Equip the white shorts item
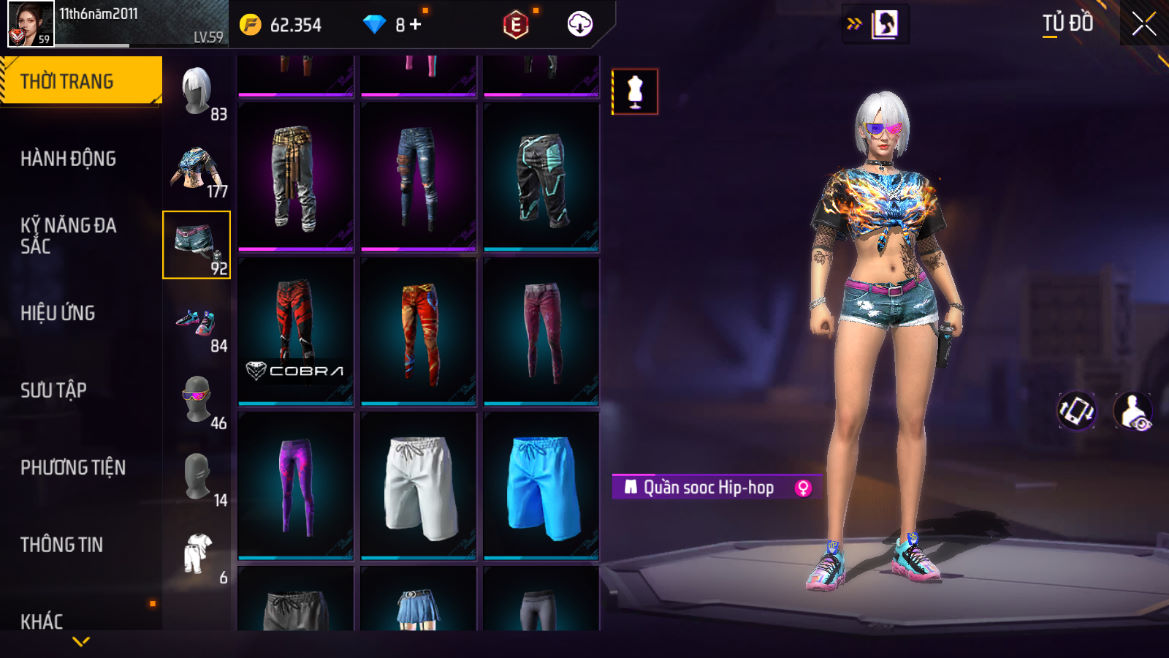This screenshot has width=1169, height=658. [x=419, y=485]
